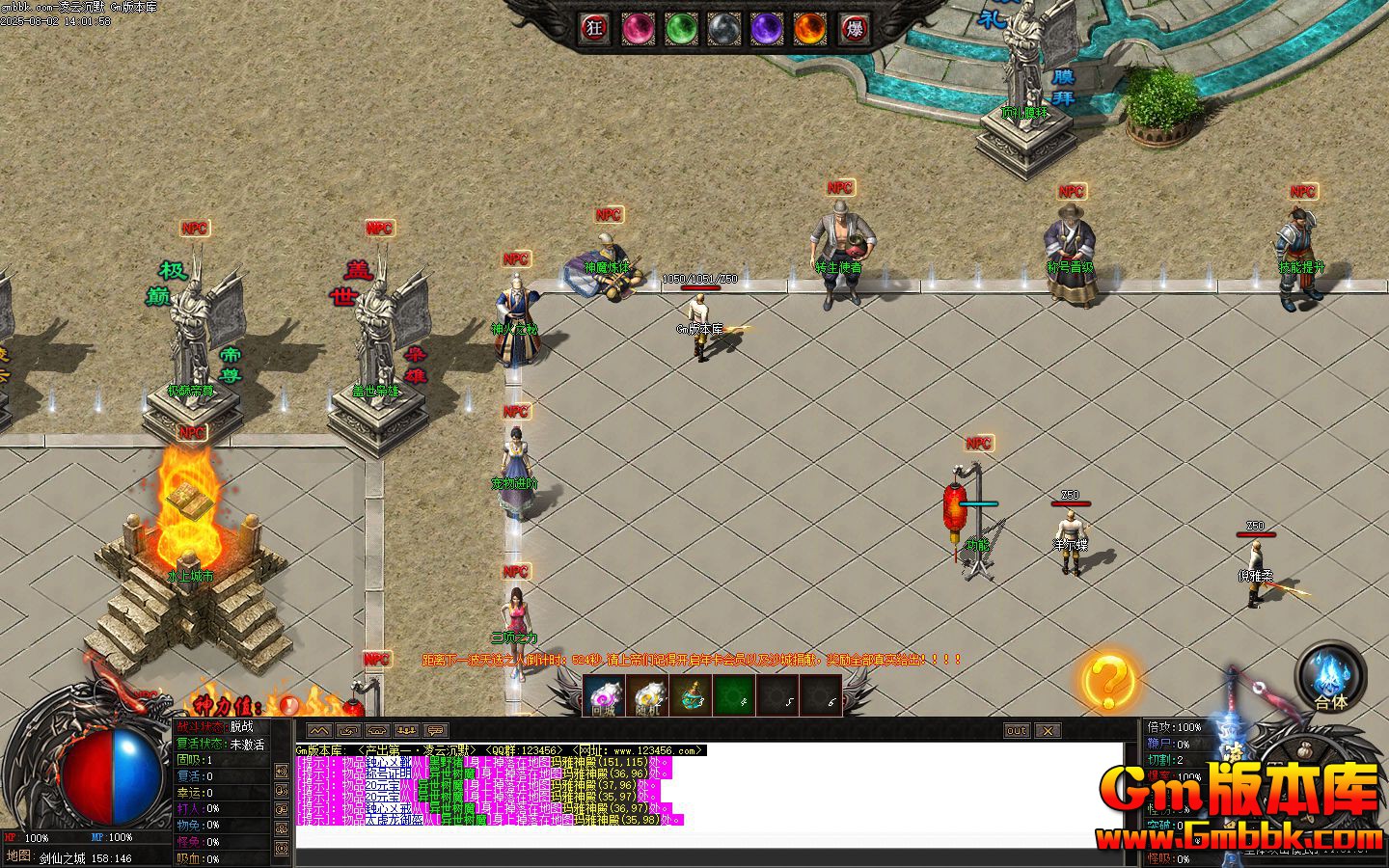Activate the red 狂 (berserk) button
Screen dimensions: 1389x868
click(x=594, y=29)
